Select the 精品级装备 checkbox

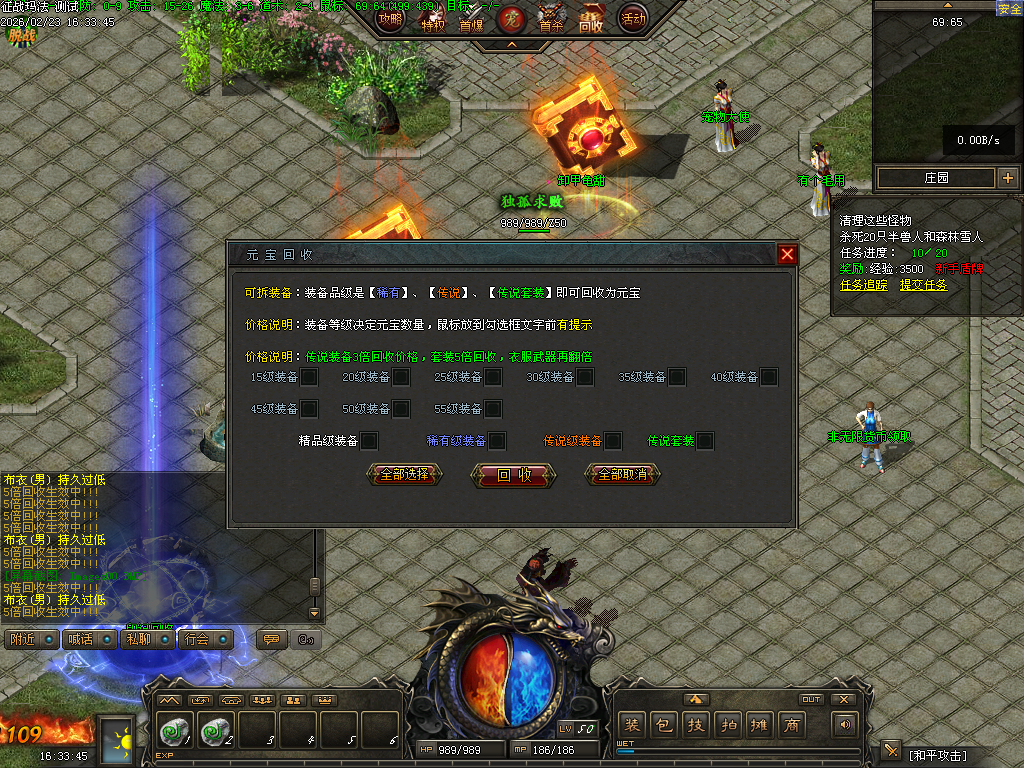point(369,441)
